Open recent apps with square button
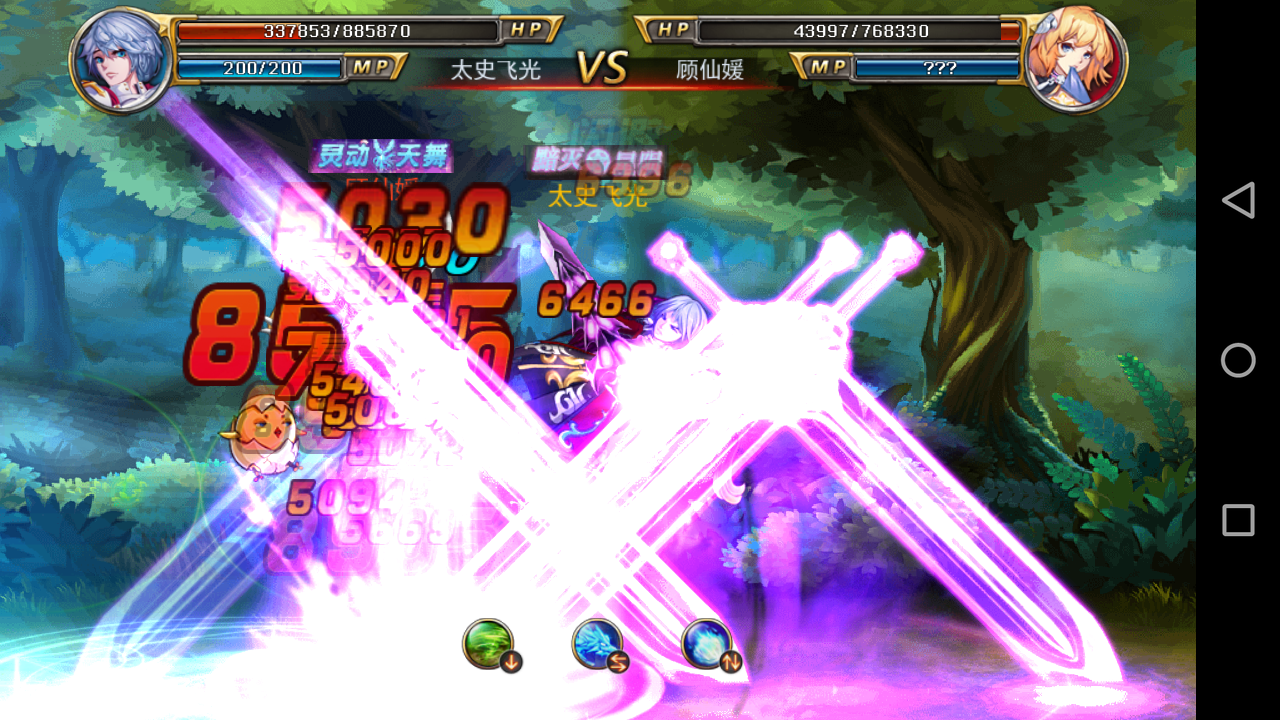 point(1238,520)
